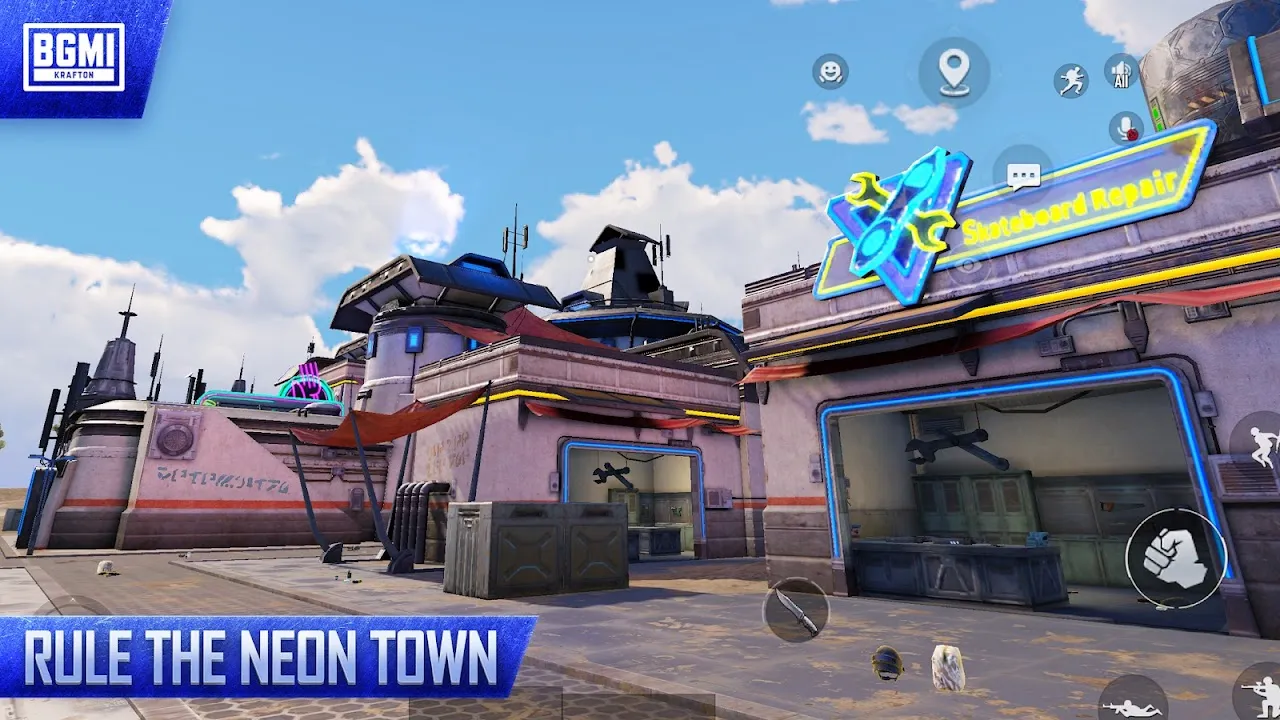Select the knife melee weapon

796,609
